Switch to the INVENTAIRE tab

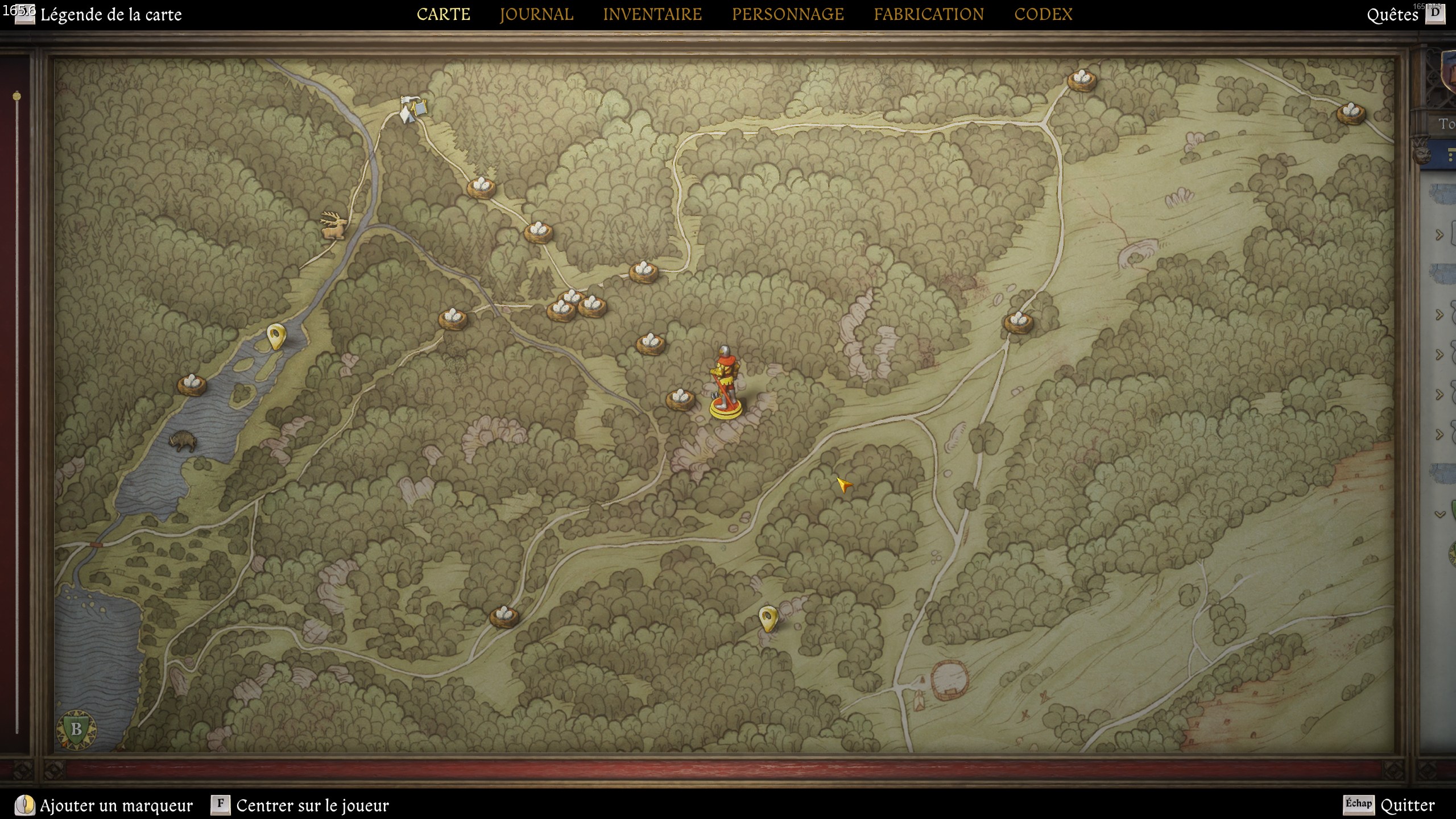click(653, 14)
